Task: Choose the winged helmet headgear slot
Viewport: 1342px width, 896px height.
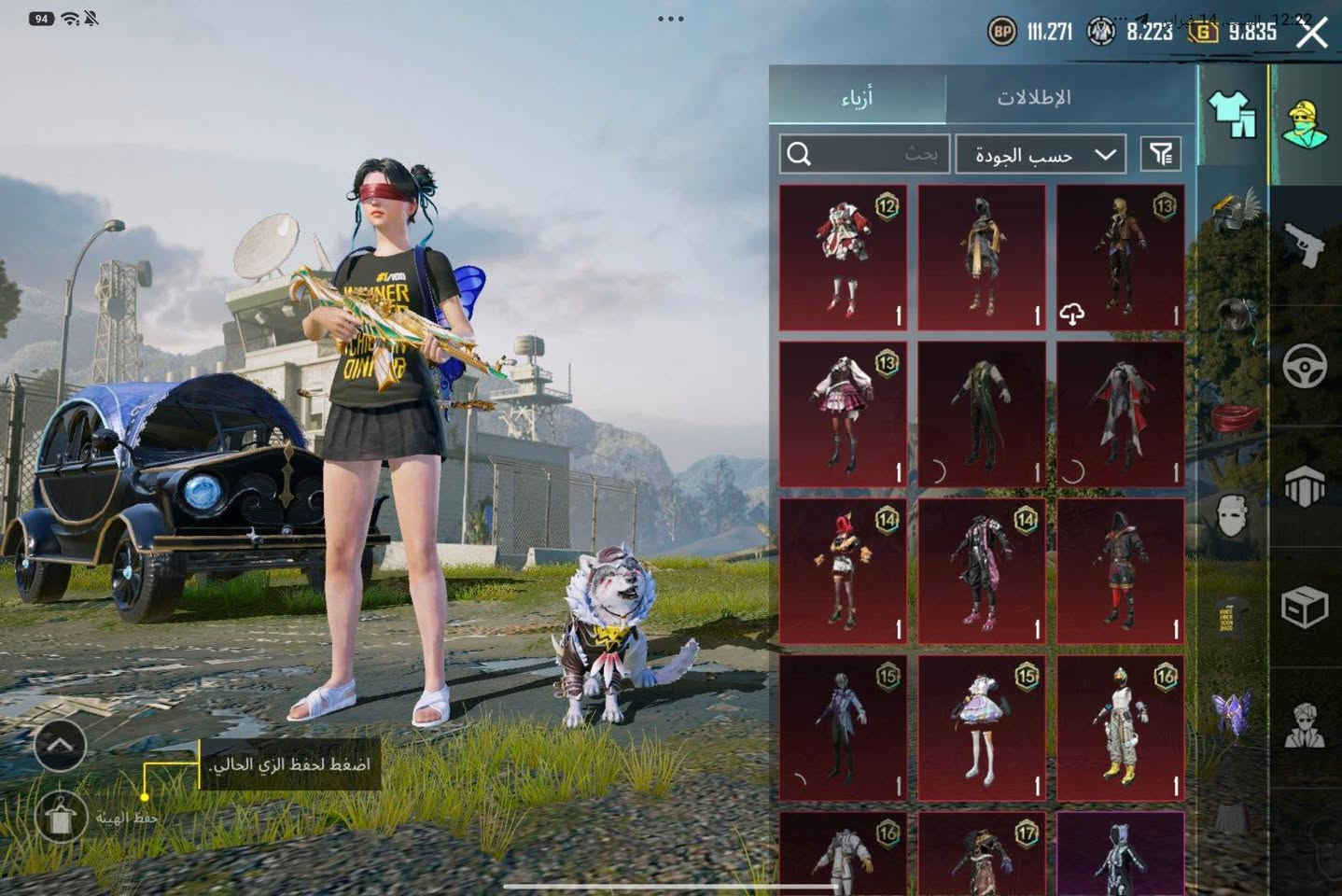Action: tap(1234, 211)
